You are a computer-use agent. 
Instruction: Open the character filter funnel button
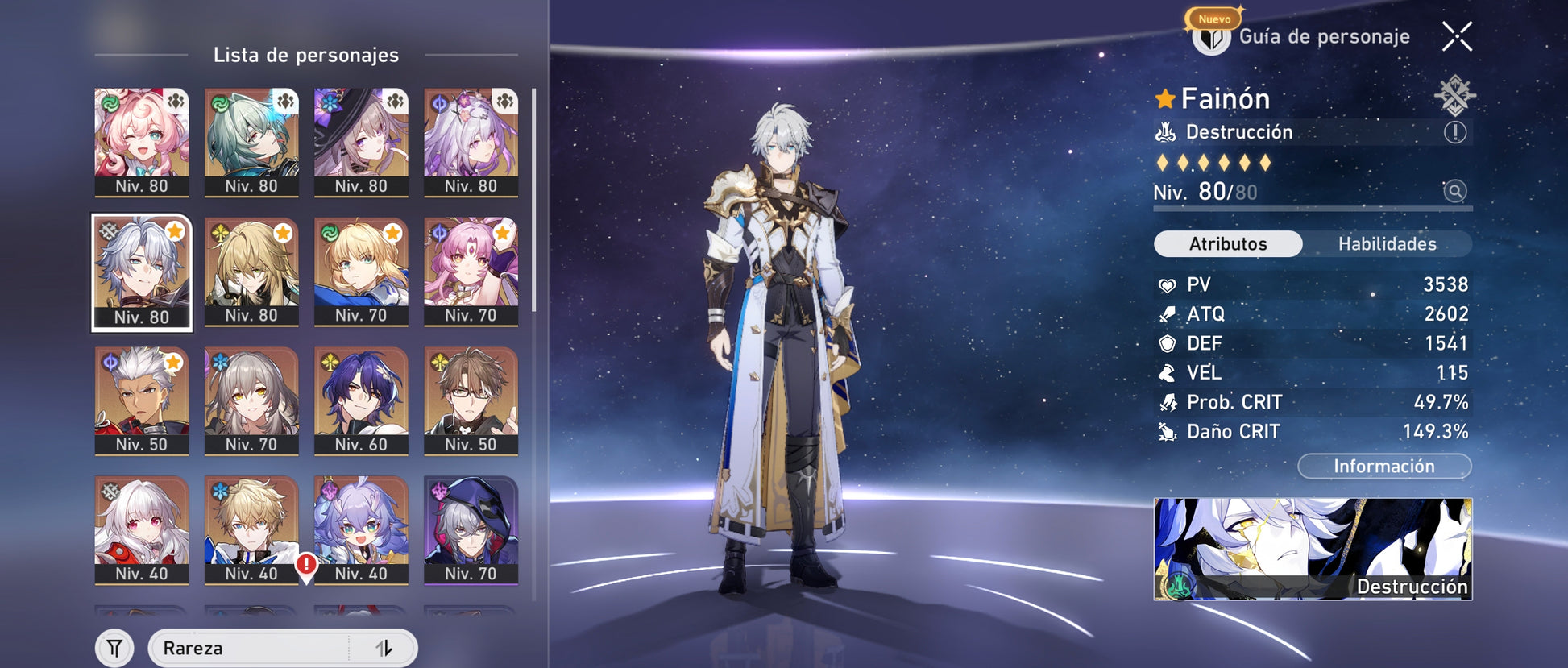pos(115,648)
